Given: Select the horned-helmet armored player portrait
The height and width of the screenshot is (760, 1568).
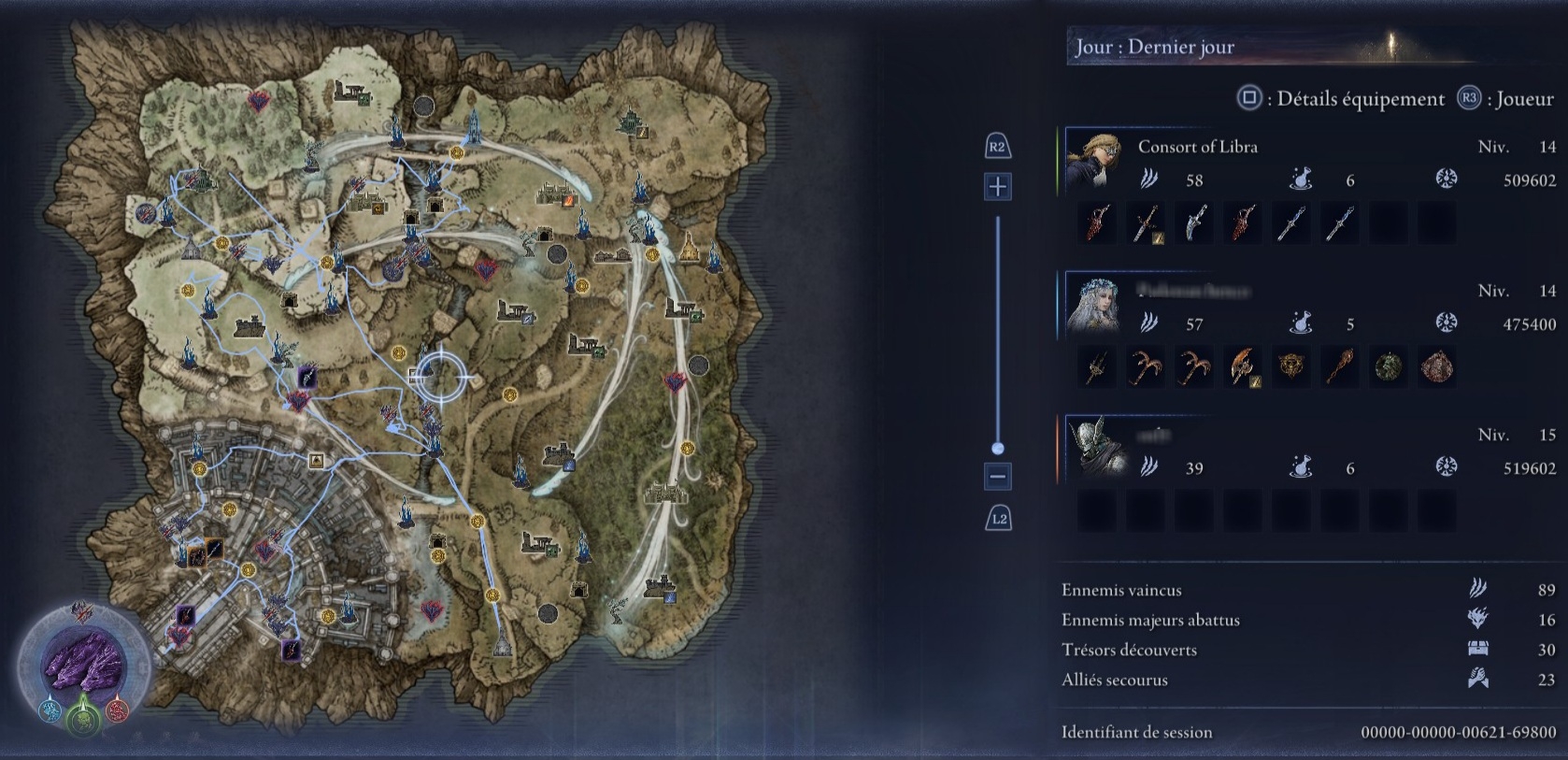Looking at the screenshot, I should [x=1094, y=449].
